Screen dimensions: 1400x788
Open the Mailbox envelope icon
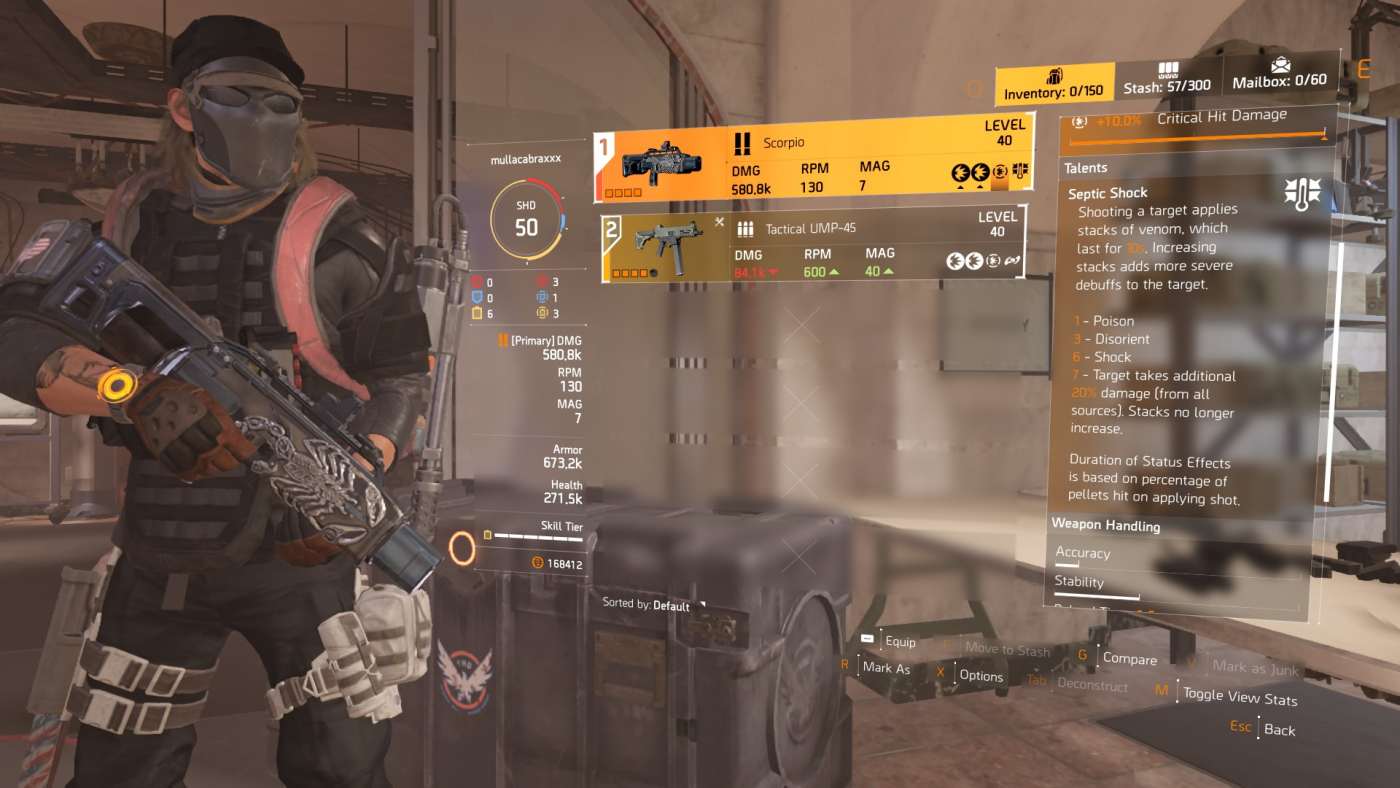coord(1283,68)
